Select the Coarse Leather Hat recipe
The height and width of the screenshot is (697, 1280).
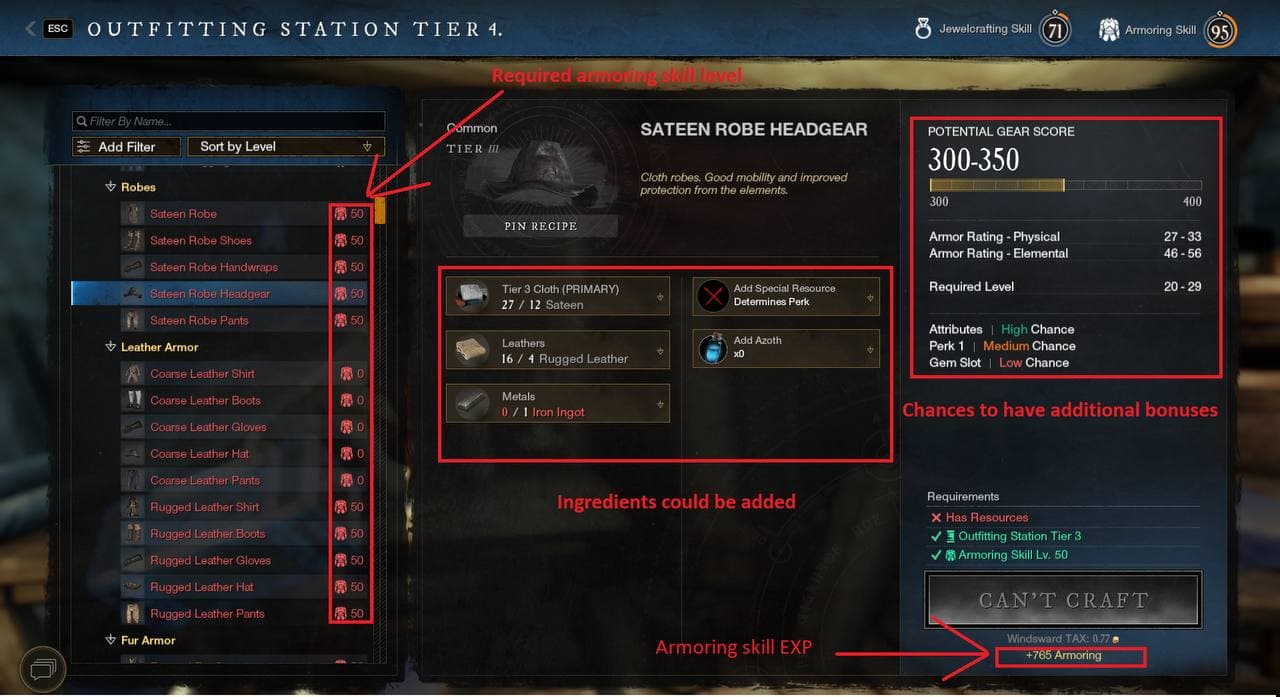[x=200, y=454]
